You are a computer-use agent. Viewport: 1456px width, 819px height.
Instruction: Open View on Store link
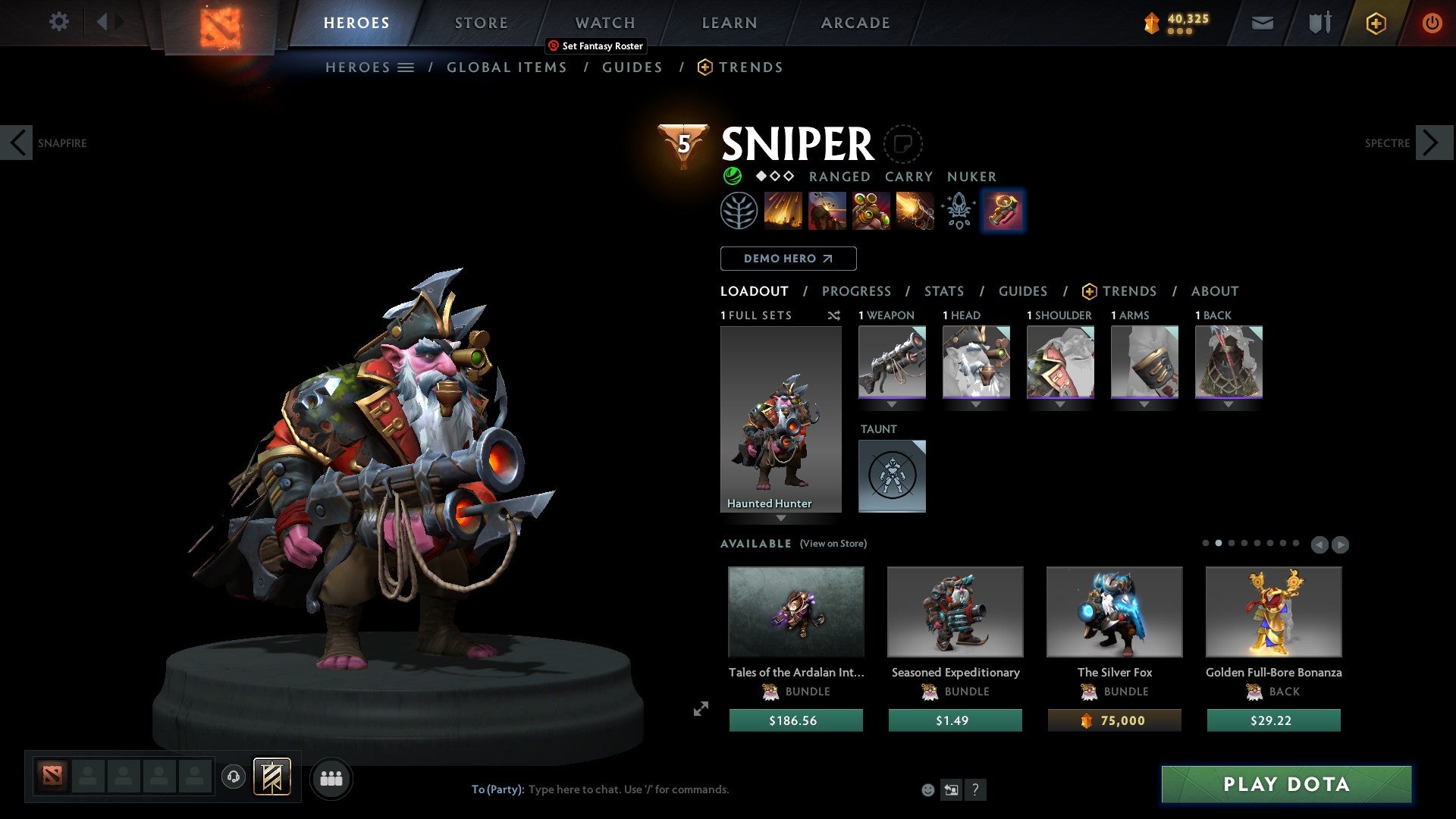pos(833,544)
